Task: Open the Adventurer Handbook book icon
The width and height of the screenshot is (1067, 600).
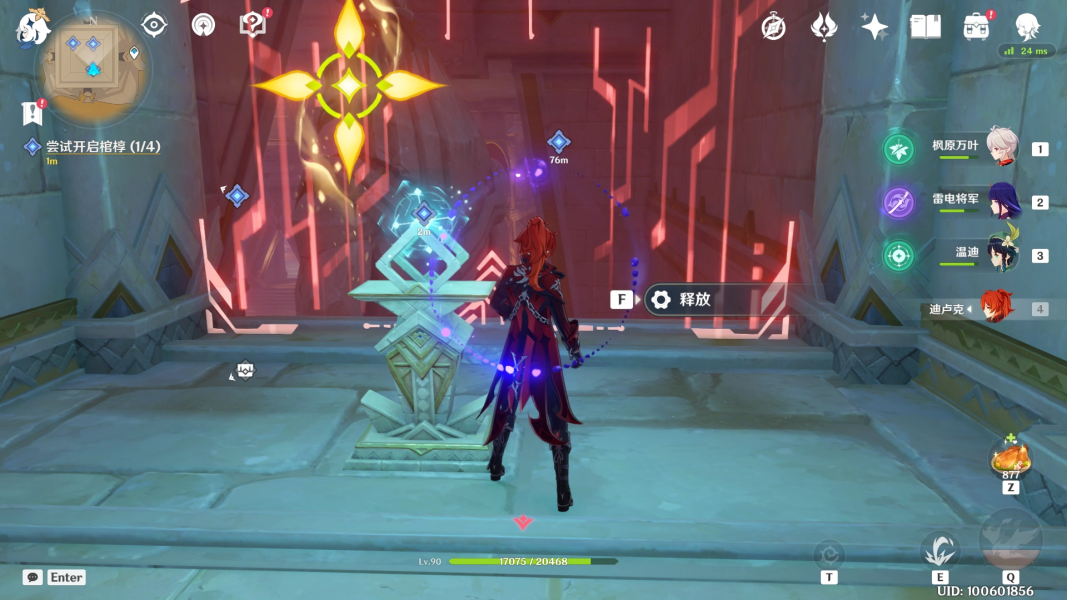Action: (925, 27)
